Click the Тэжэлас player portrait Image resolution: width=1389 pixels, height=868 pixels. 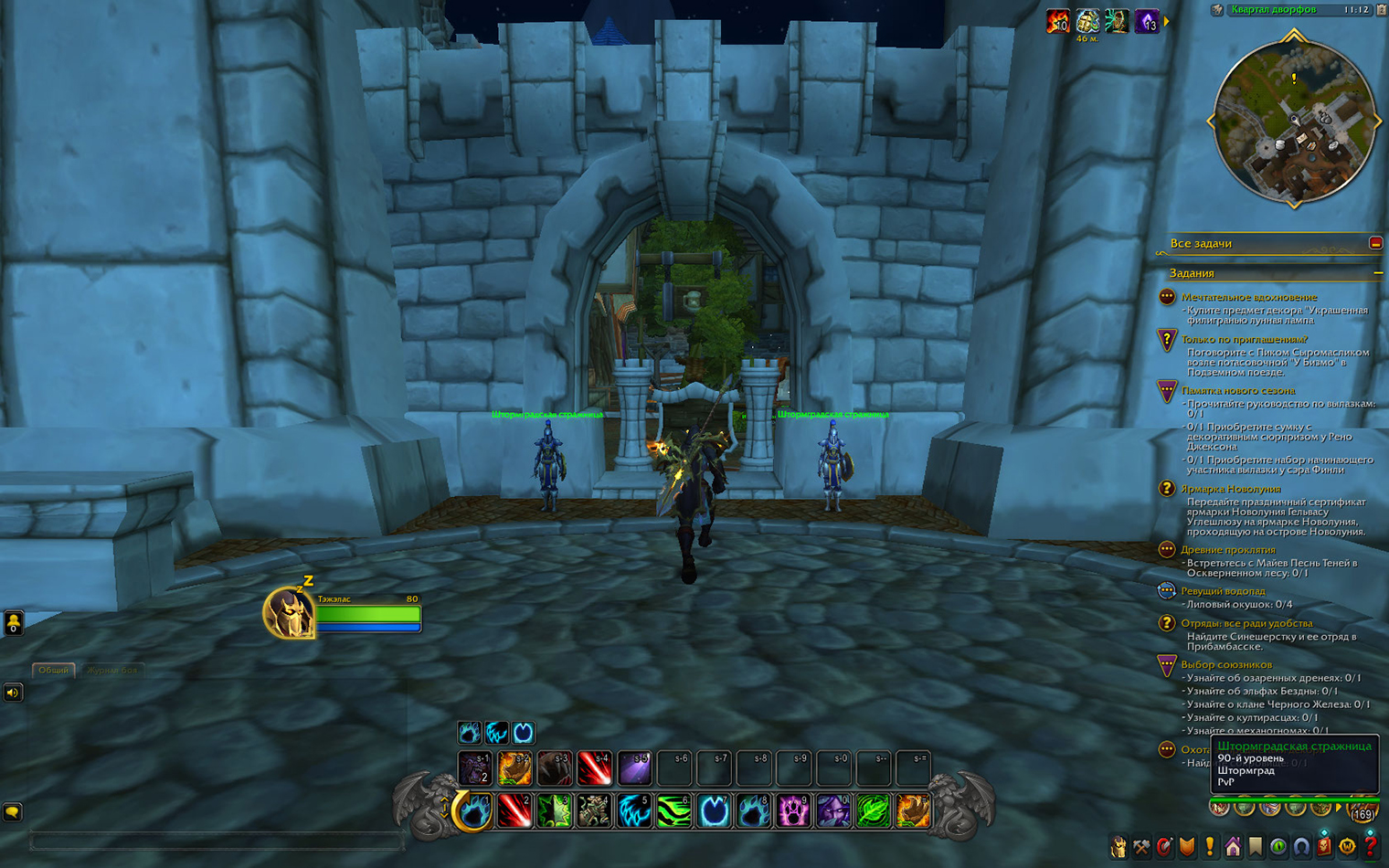click(288, 612)
